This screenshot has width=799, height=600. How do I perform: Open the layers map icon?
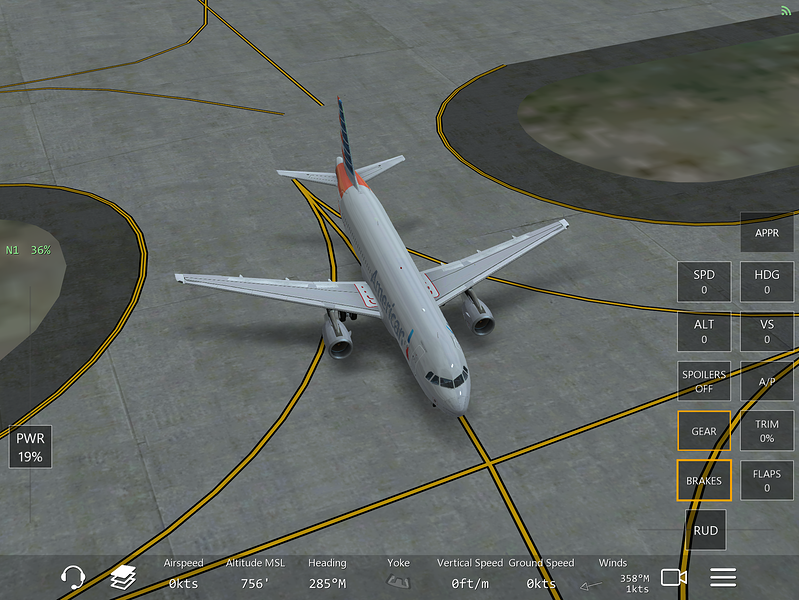123,577
